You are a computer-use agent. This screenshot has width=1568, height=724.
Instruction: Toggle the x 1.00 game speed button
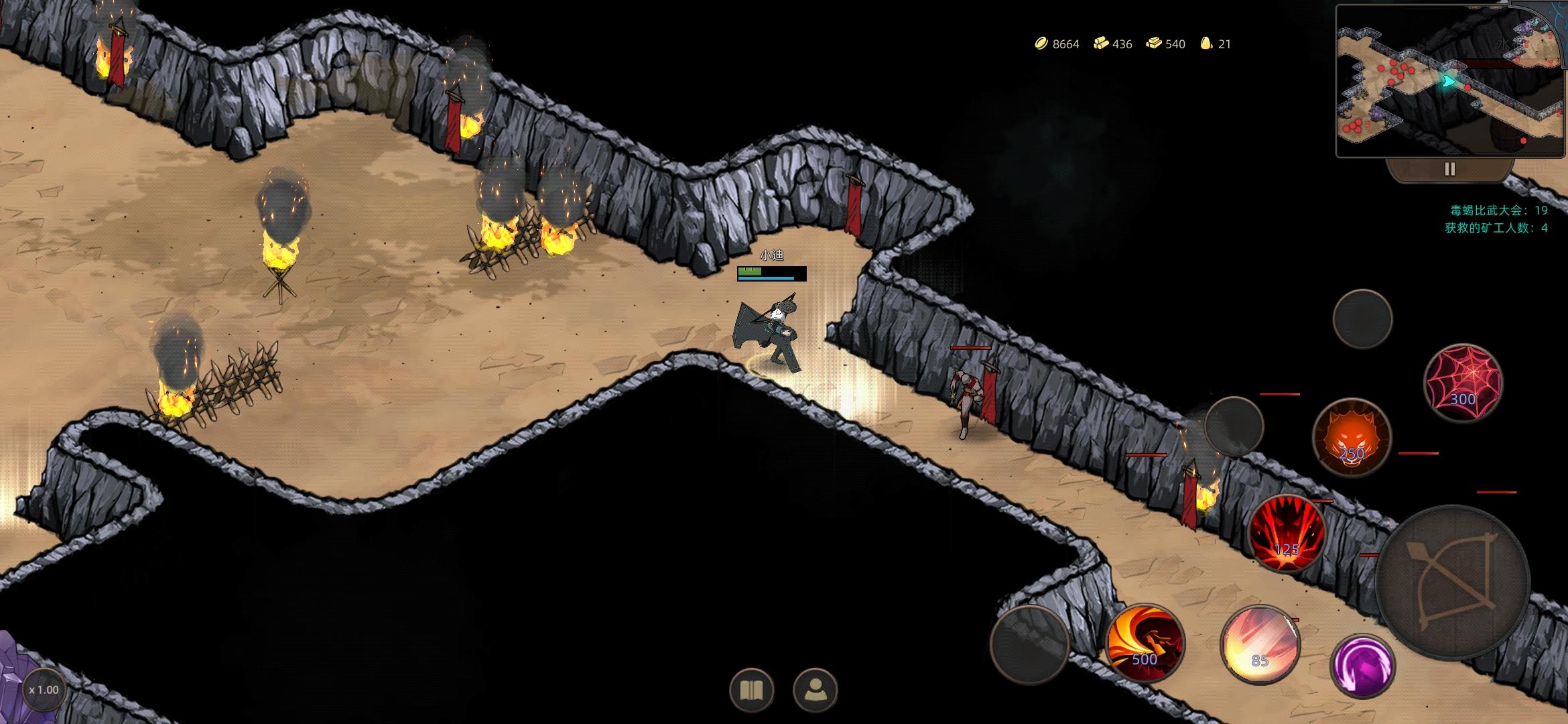[x=44, y=690]
